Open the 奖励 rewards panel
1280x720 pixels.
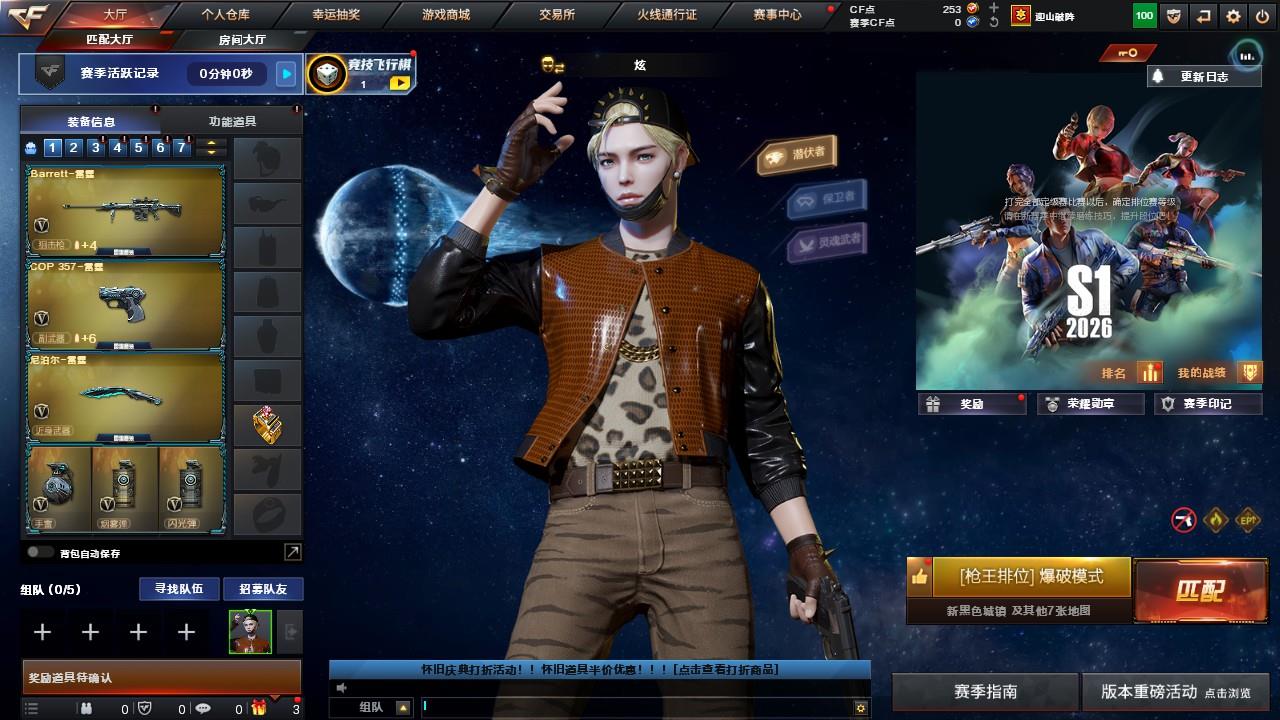coord(972,404)
